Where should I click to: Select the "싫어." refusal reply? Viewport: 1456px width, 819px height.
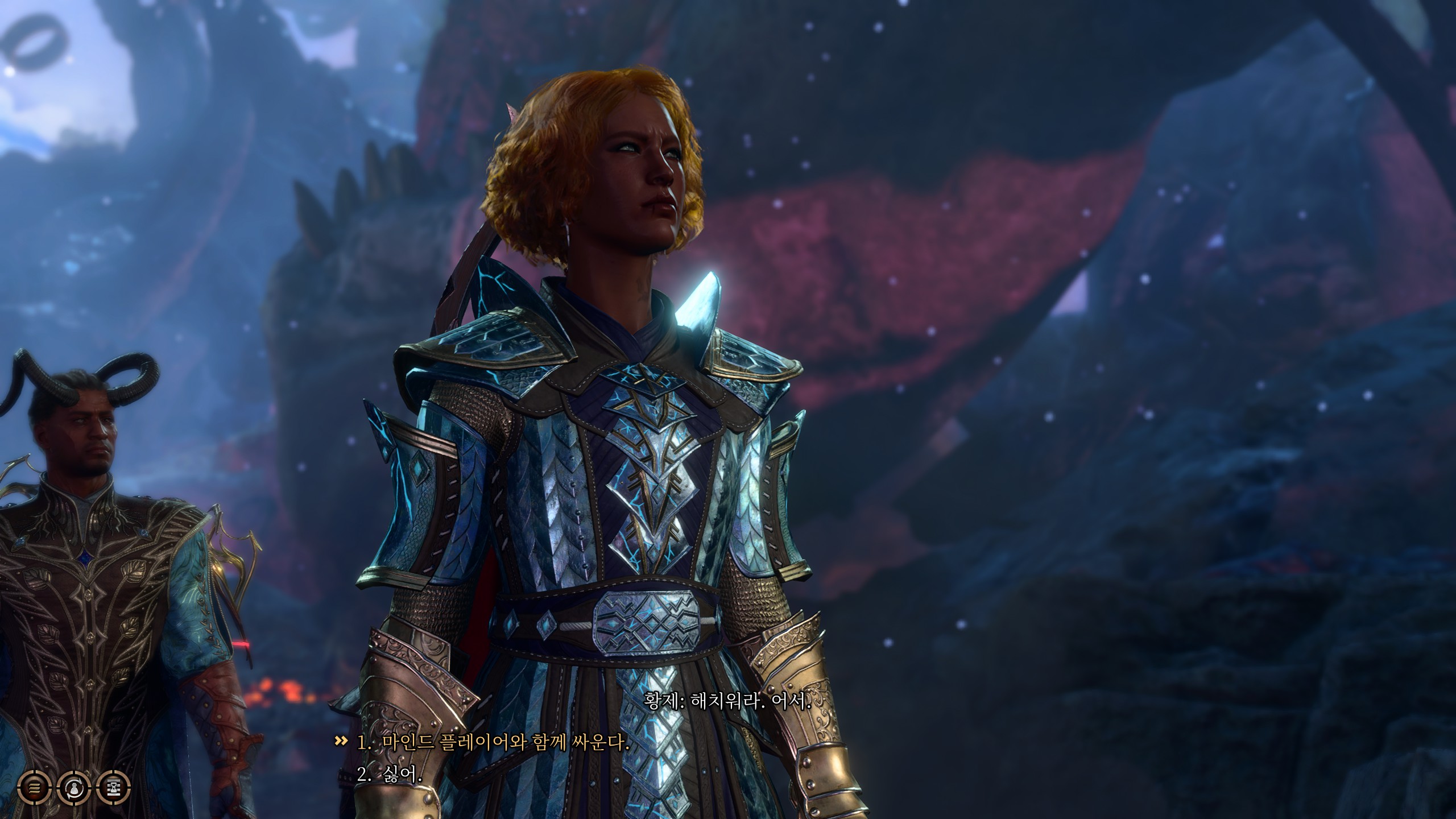click(390, 773)
